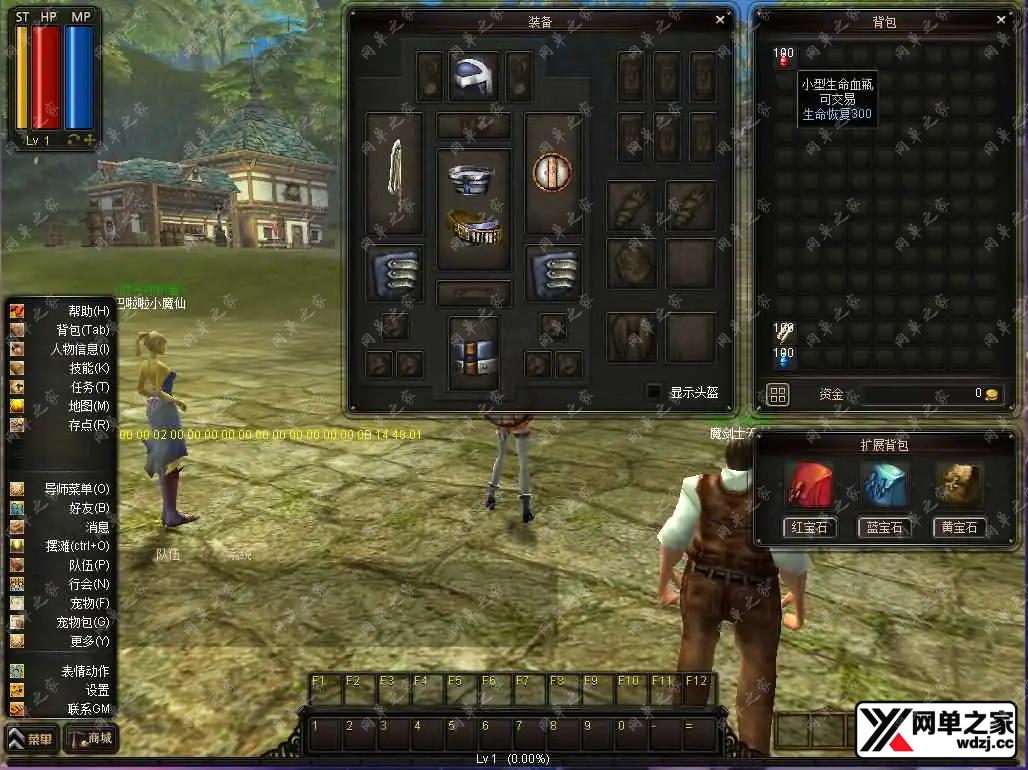Click the backpack grid sort button
The image size is (1028, 770).
pos(778,395)
